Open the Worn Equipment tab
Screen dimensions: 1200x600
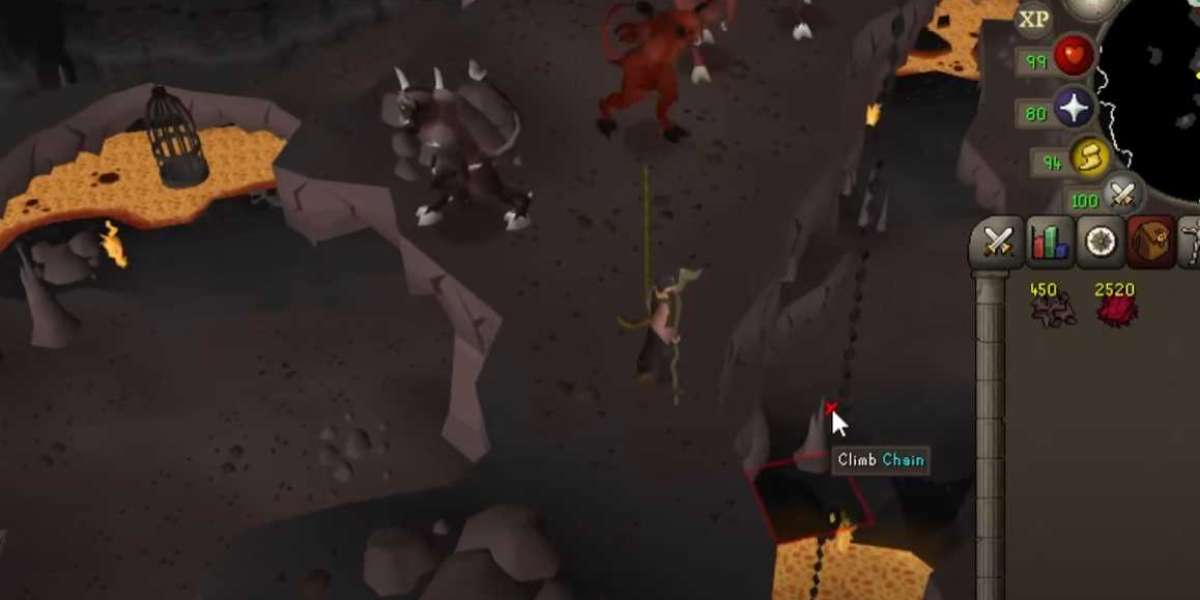(x=1191, y=242)
